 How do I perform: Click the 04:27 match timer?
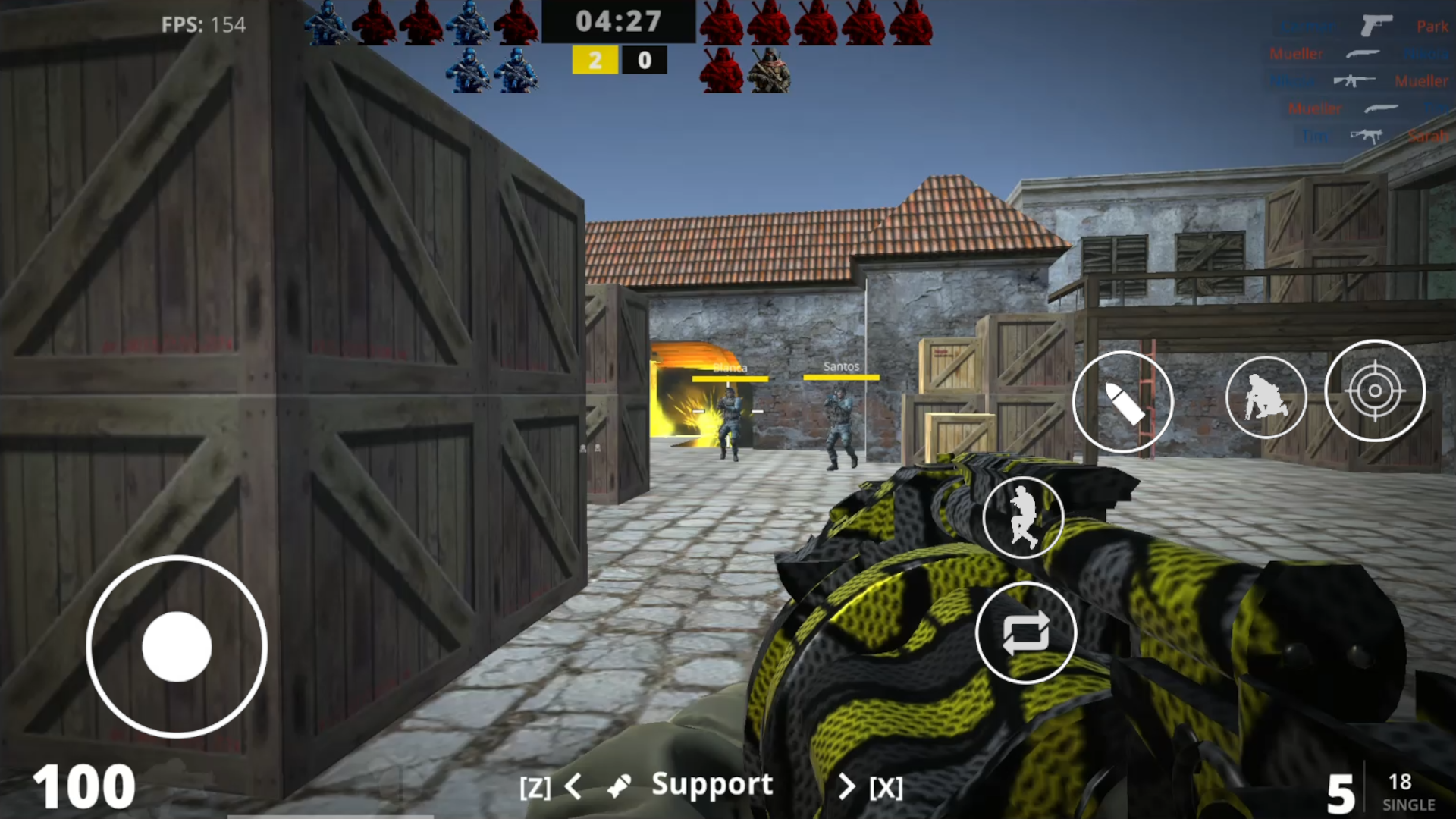point(619,22)
